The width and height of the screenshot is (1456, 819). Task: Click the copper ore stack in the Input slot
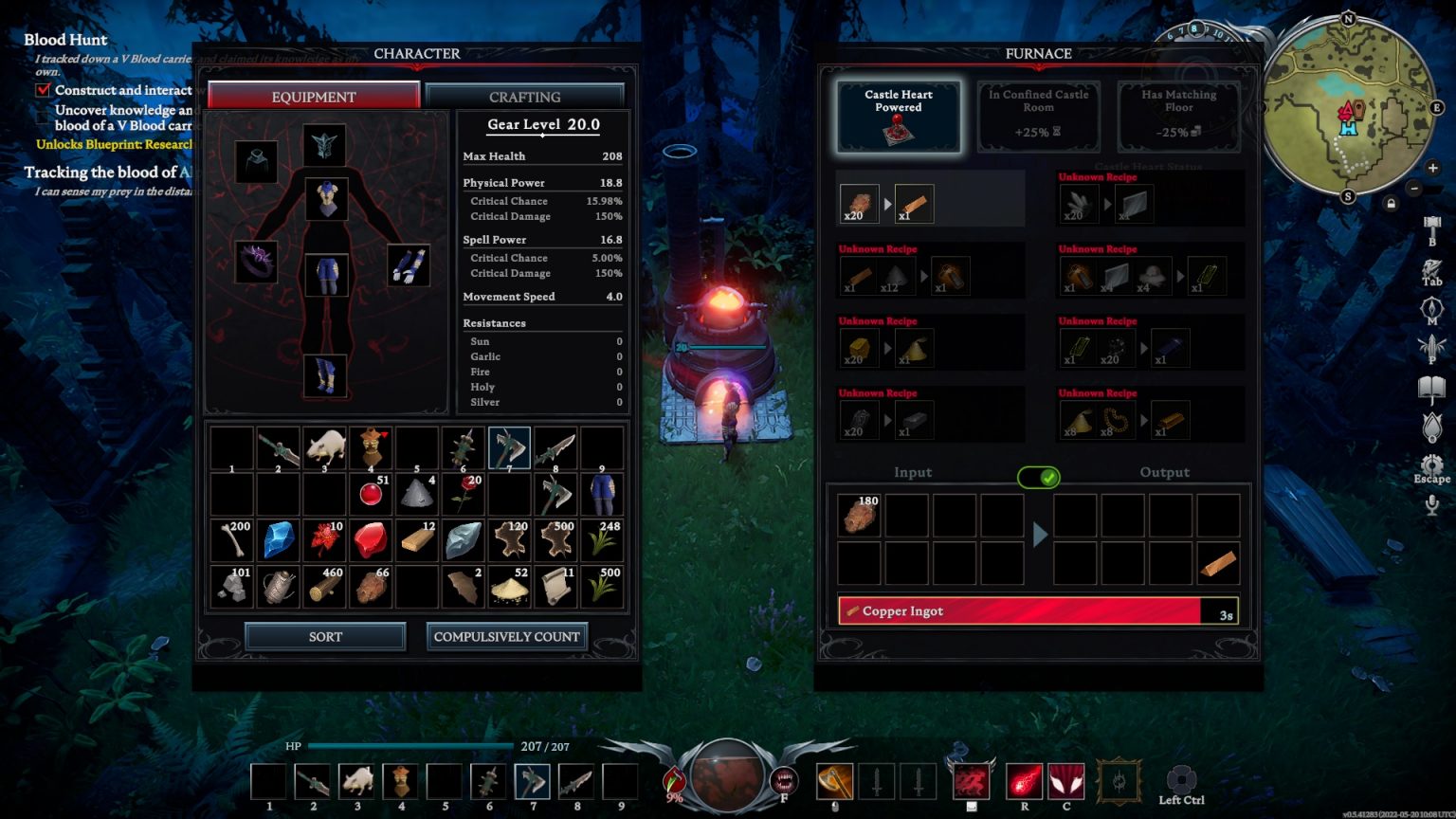click(859, 517)
